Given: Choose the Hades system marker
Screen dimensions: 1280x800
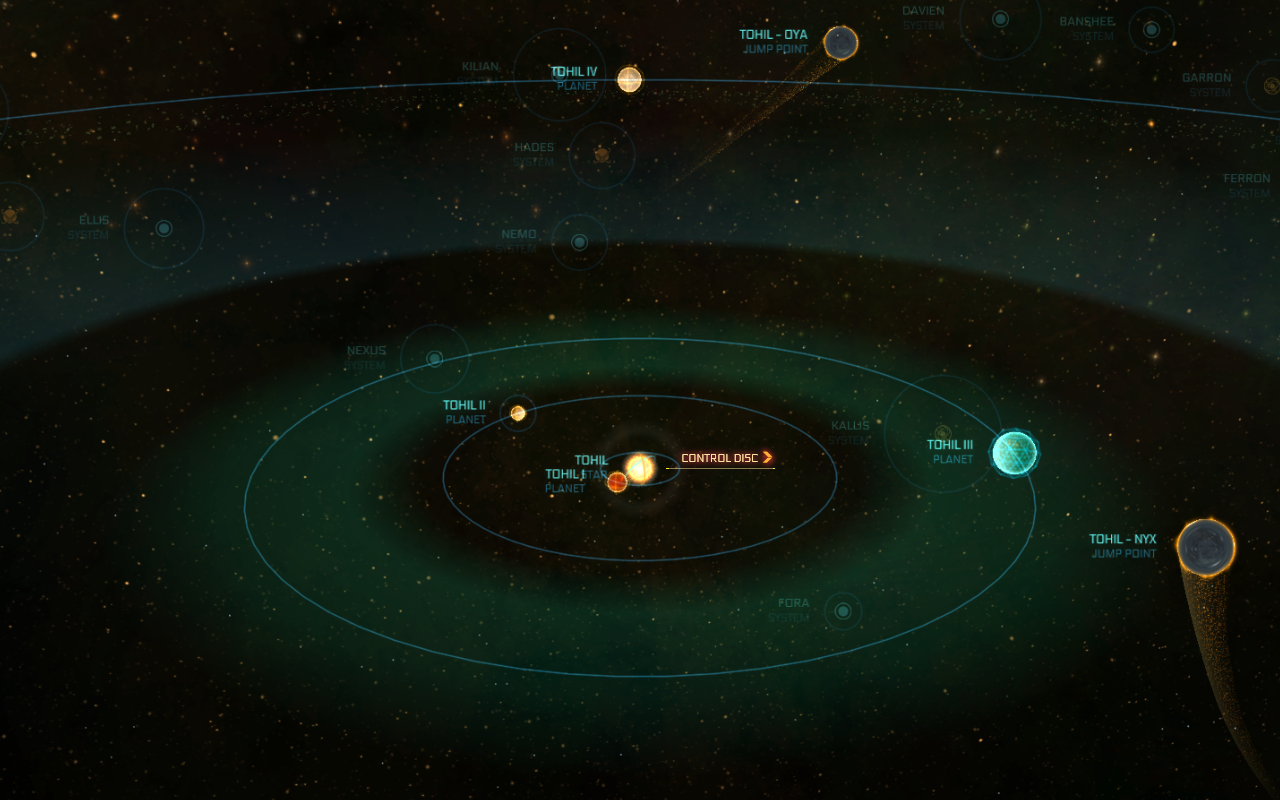Looking at the screenshot, I should tap(602, 155).
